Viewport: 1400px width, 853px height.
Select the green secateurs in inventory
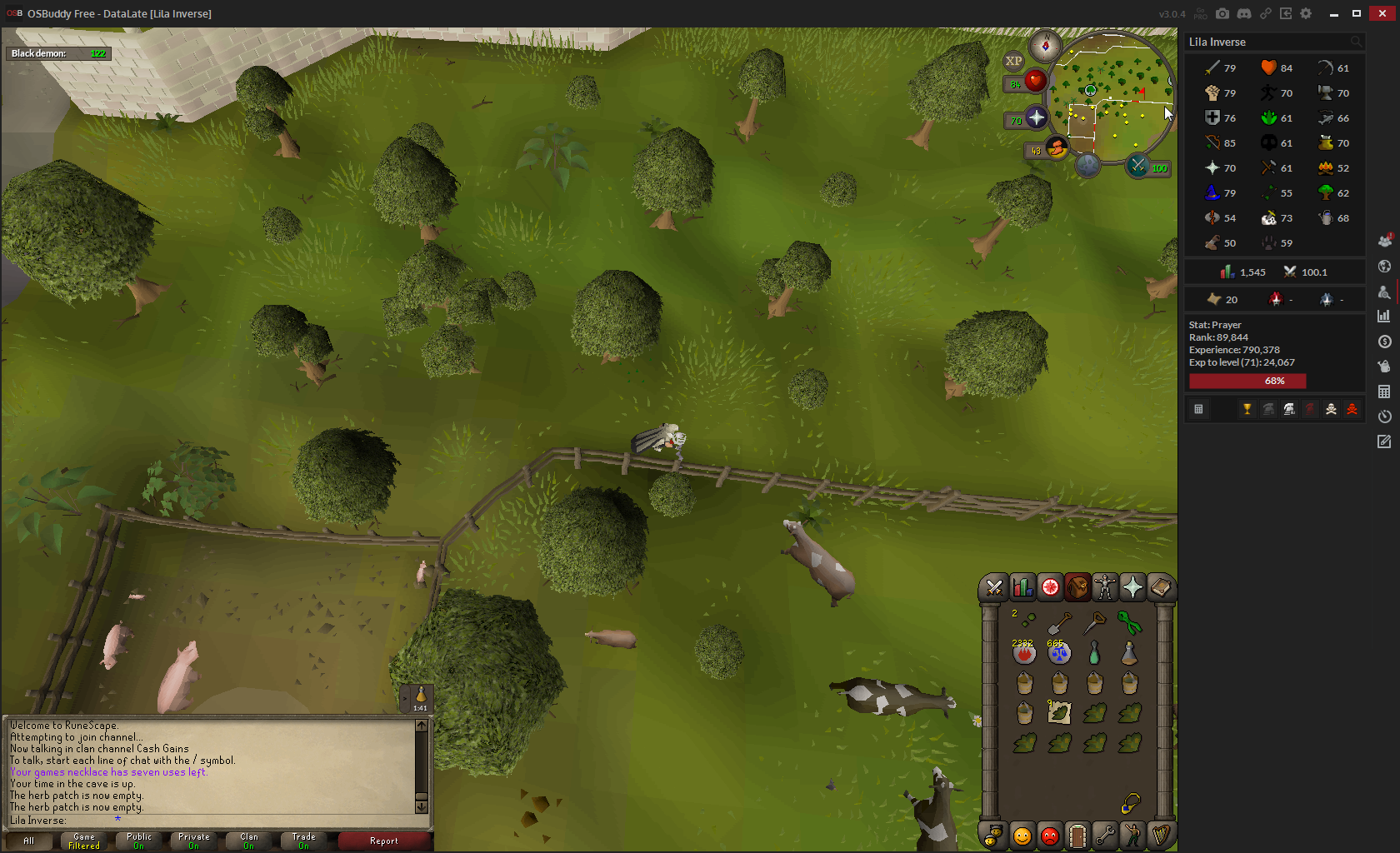point(1129,623)
